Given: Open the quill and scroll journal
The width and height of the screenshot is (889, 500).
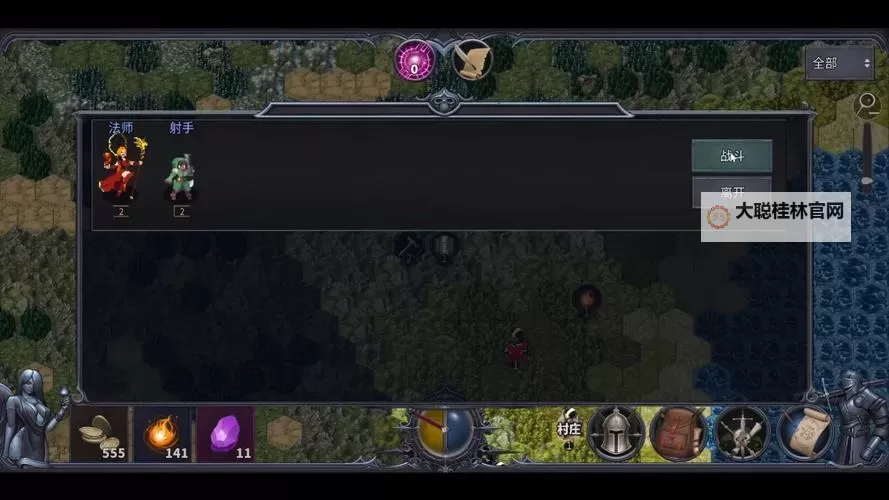Looking at the screenshot, I should click(472, 60).
